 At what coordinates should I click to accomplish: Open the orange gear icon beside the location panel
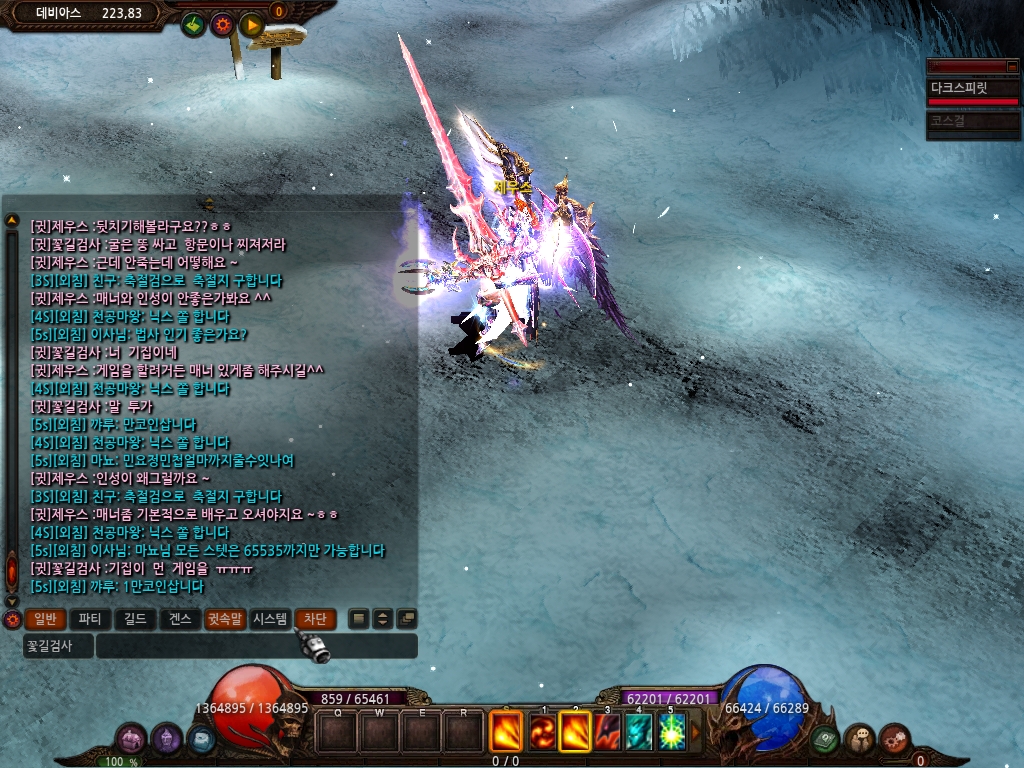click(222, 24)
